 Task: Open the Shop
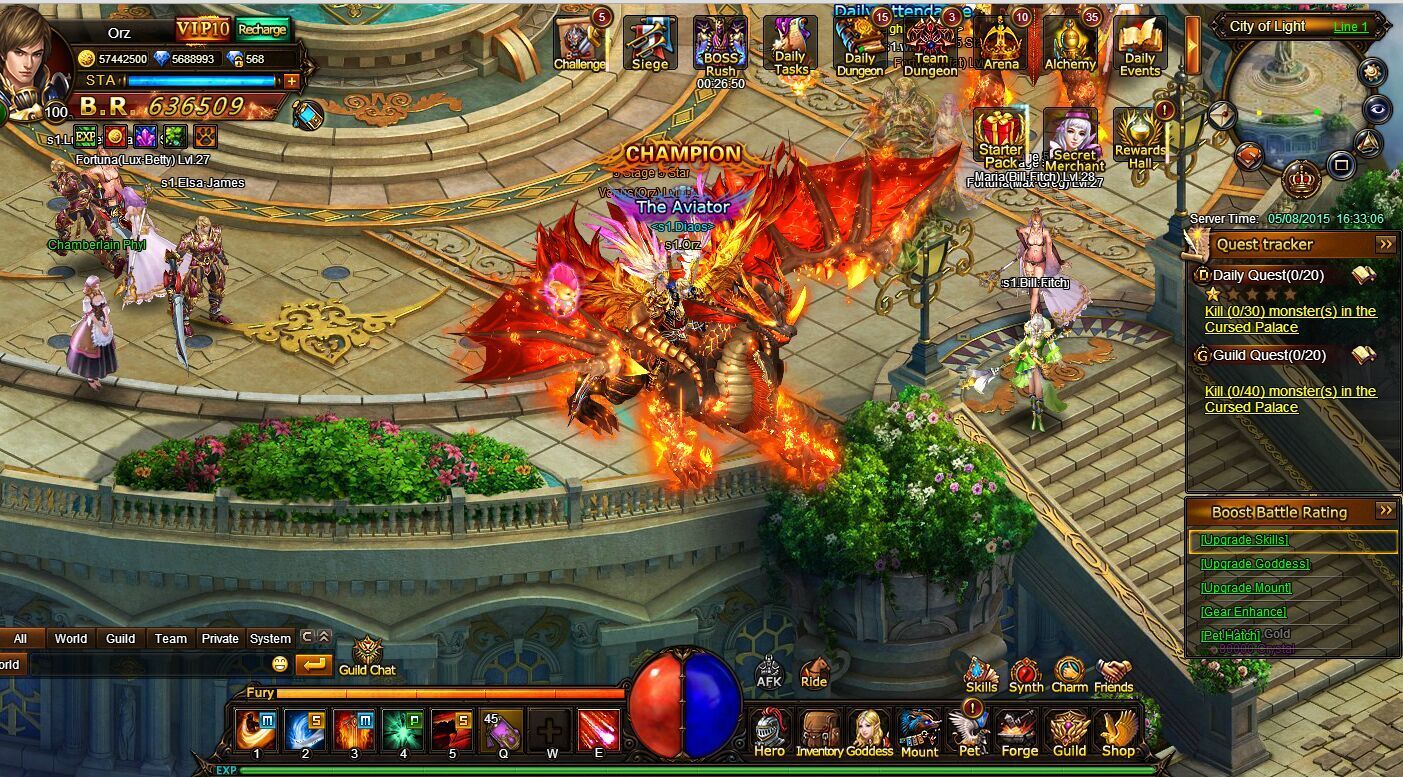coord(1118,733)
